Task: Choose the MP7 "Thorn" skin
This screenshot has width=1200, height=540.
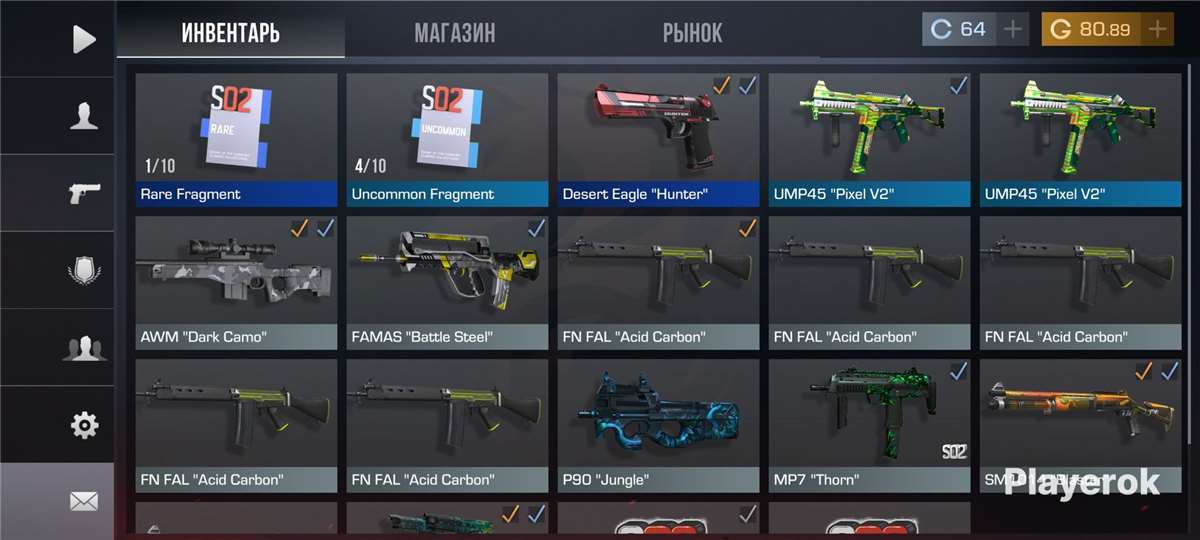Action: 869,425
